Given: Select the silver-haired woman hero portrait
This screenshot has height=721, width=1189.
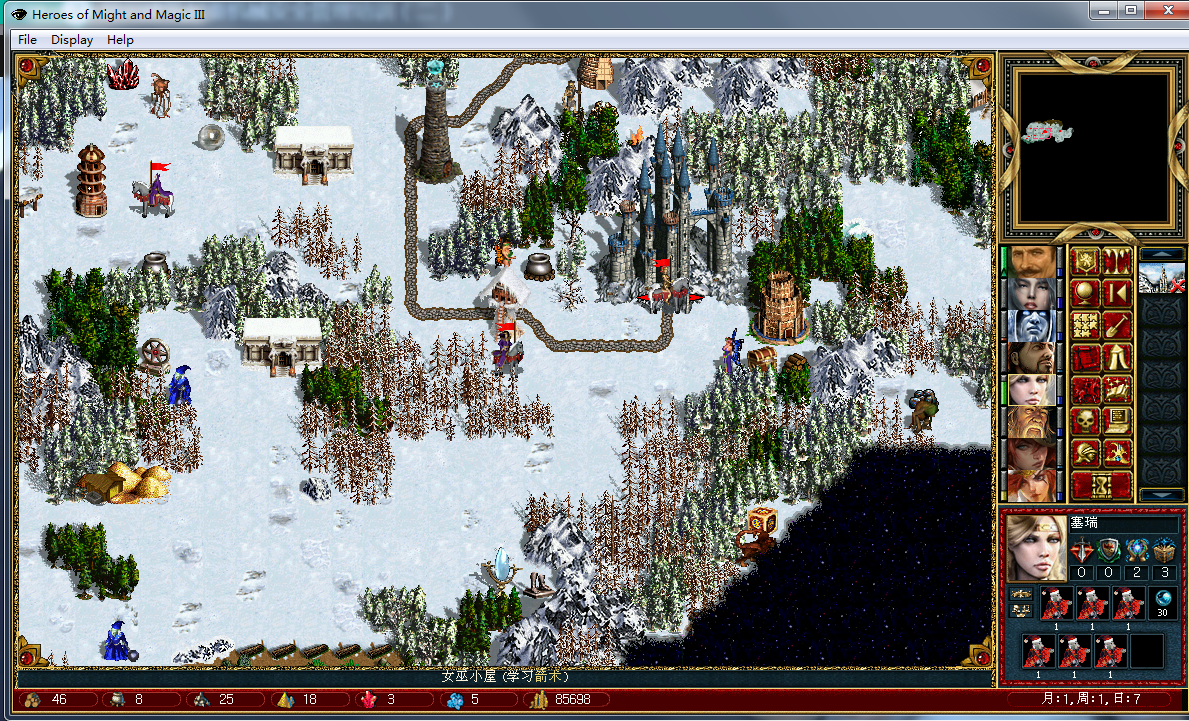Looking at the screenshot, I should [x=1033, y=294].
